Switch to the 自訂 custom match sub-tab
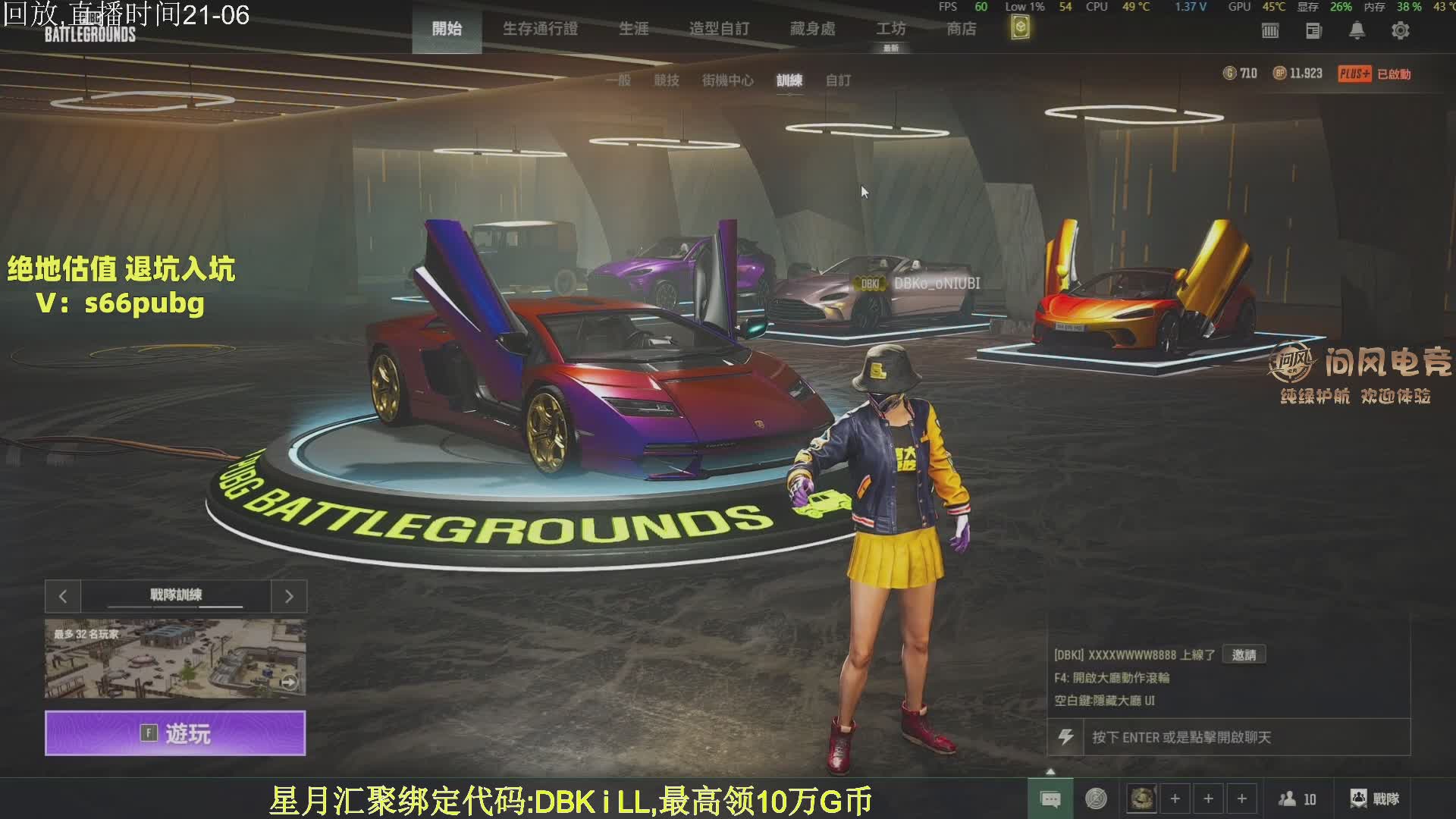 coord(838,80)
